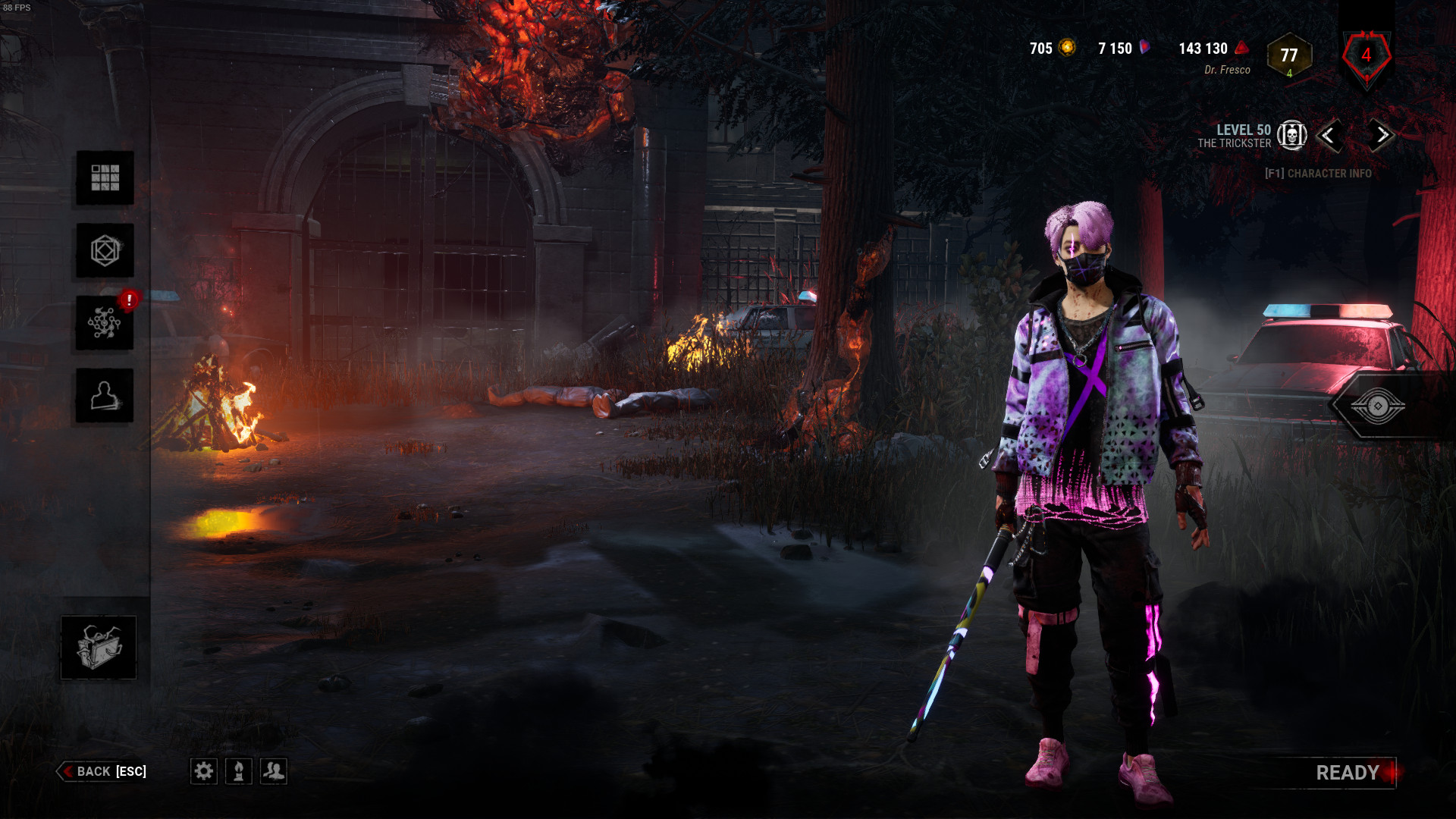Open the settings gear at bottom
Screen dimensions: 1456x819
point(203,771)
